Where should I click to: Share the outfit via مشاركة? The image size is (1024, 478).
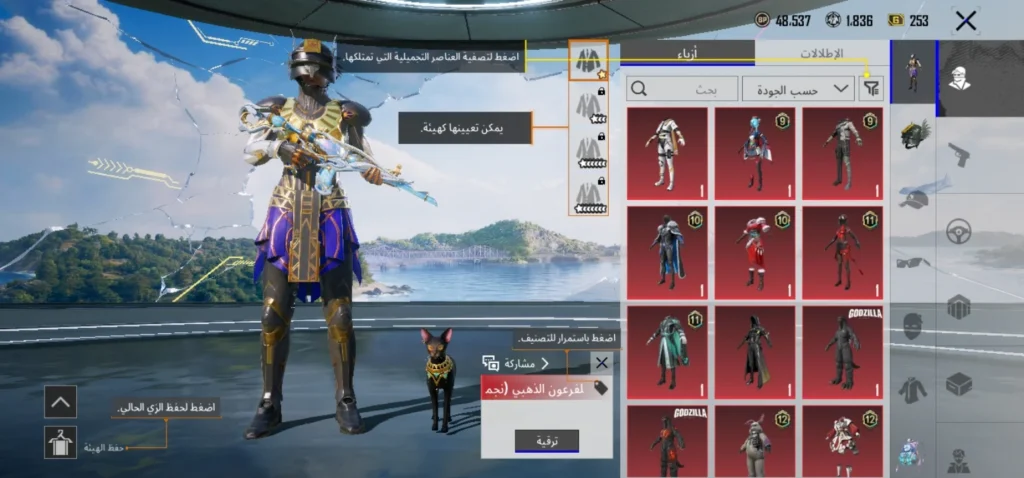517,363
